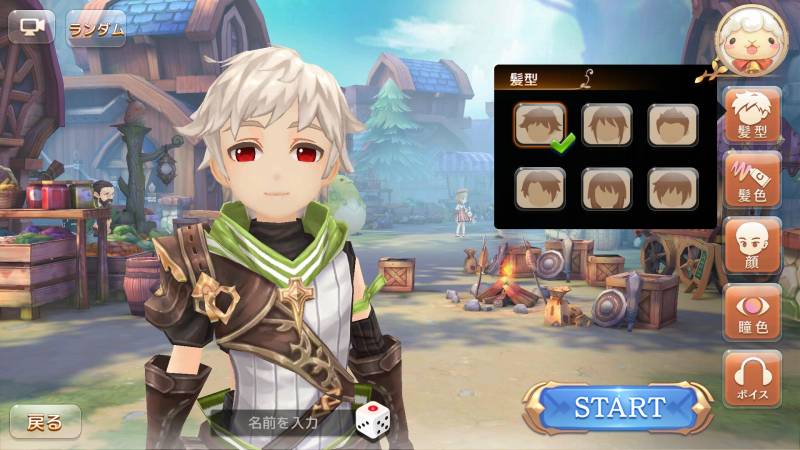800x450 pixels.
Task: Select the 顔 face tab
Action: [x=752, y=245]
